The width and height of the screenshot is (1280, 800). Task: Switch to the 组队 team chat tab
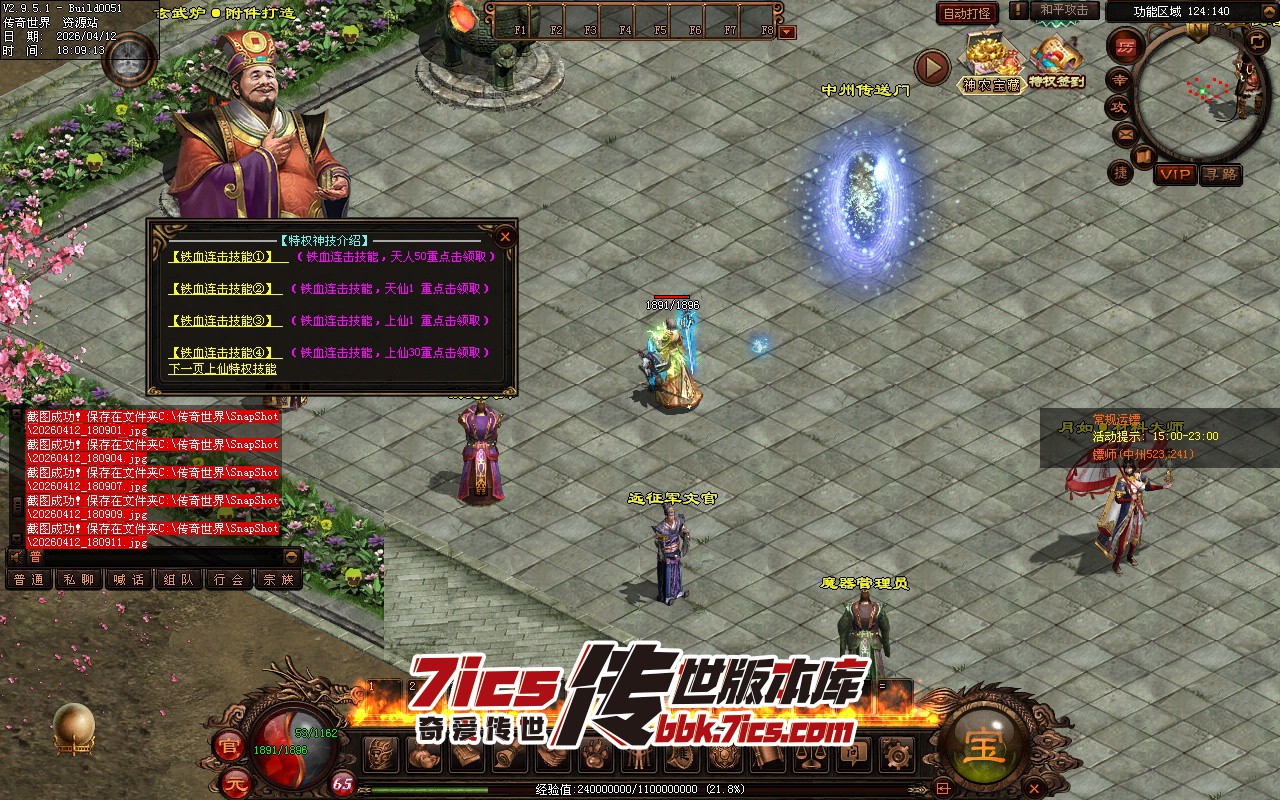[x=179, y=579]
